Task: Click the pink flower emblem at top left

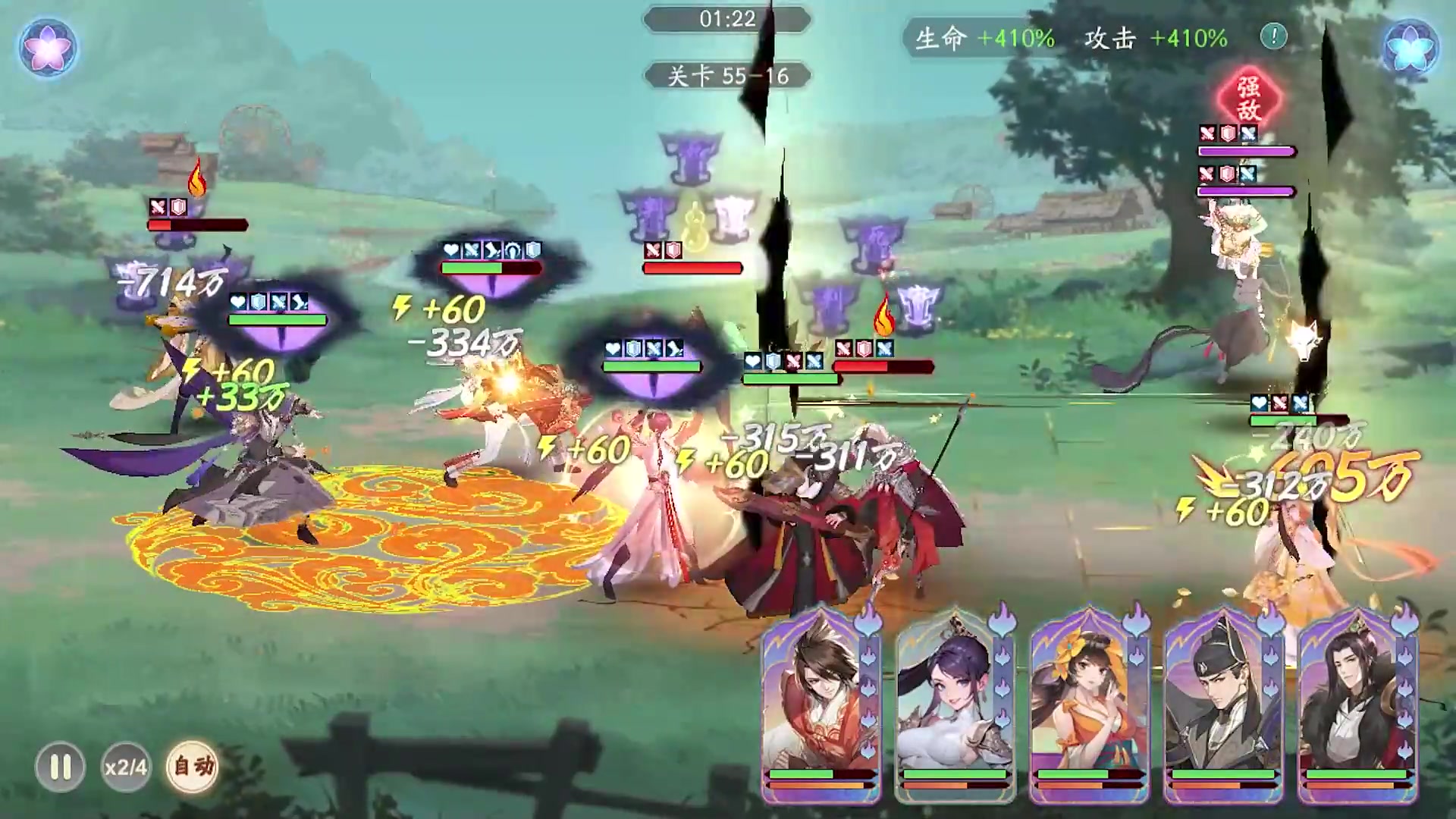Action: tap(49, 46)
